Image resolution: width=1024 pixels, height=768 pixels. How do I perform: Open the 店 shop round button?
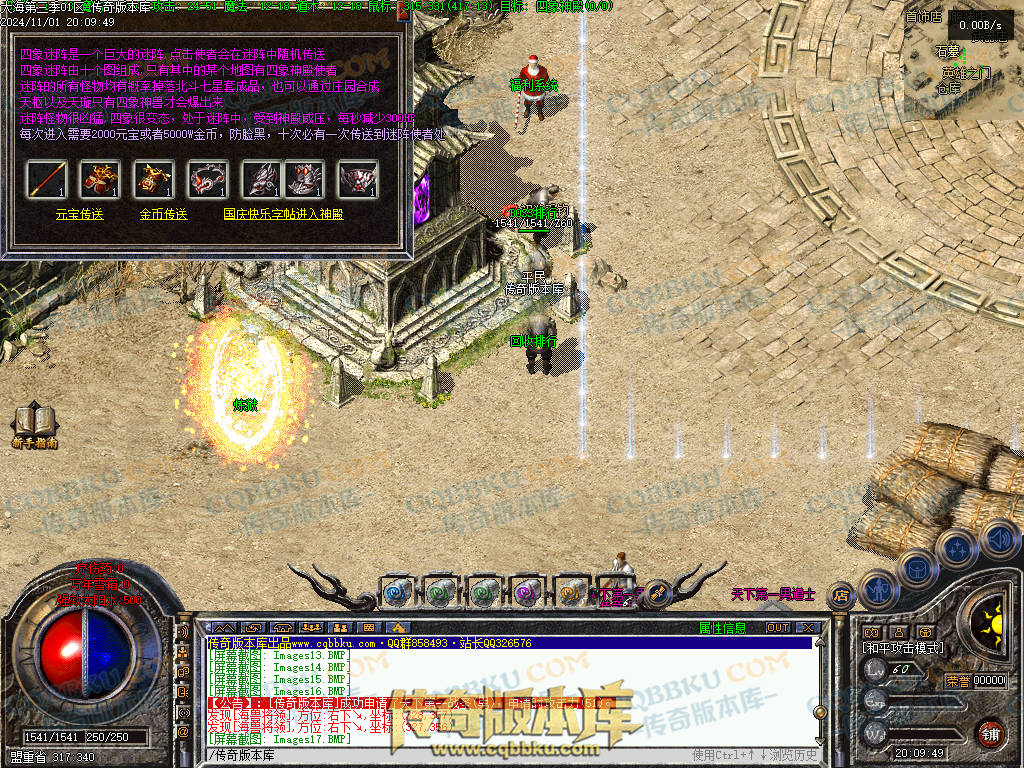pyautogui.click(x=841, y=595)
